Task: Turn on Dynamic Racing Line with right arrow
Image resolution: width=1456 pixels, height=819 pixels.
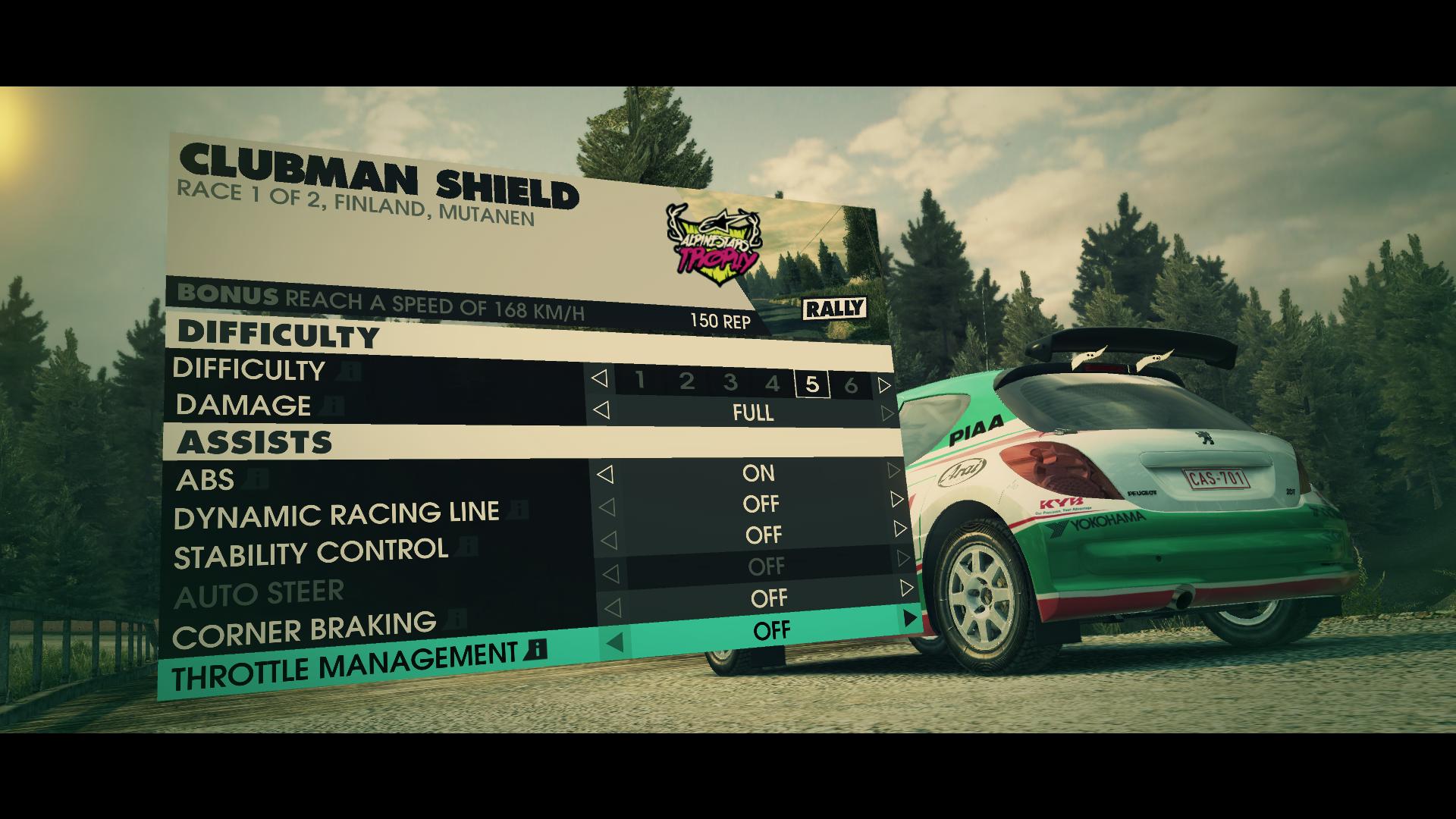Action: tap(898, 500)
